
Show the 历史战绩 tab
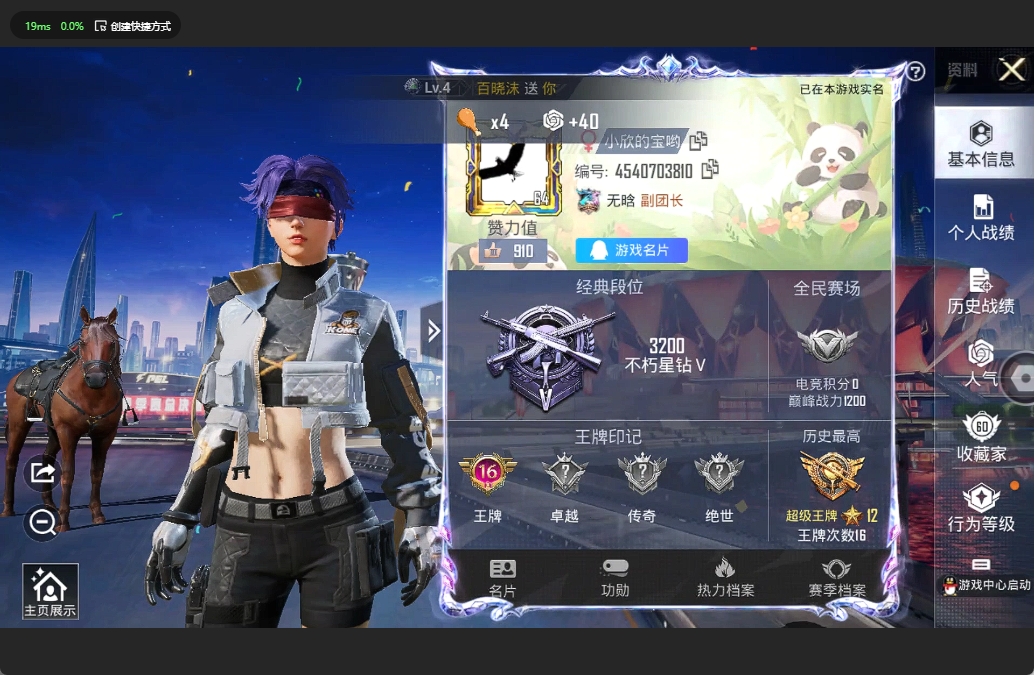(981, 291)
